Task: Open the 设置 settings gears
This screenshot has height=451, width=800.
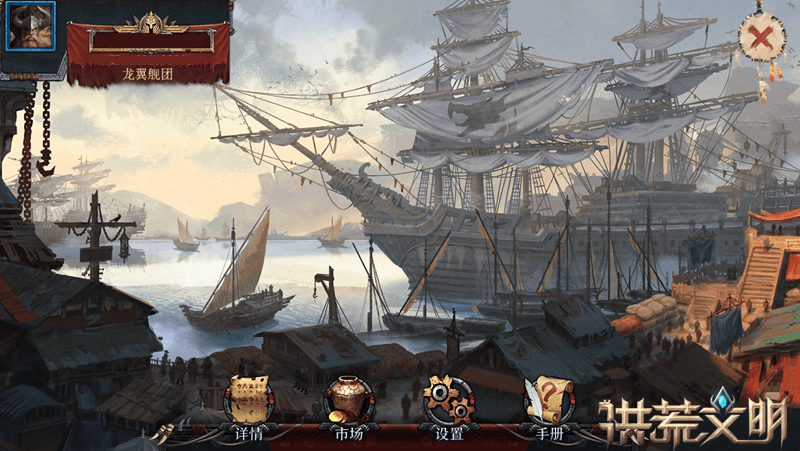Action: (x=449, y=402)
